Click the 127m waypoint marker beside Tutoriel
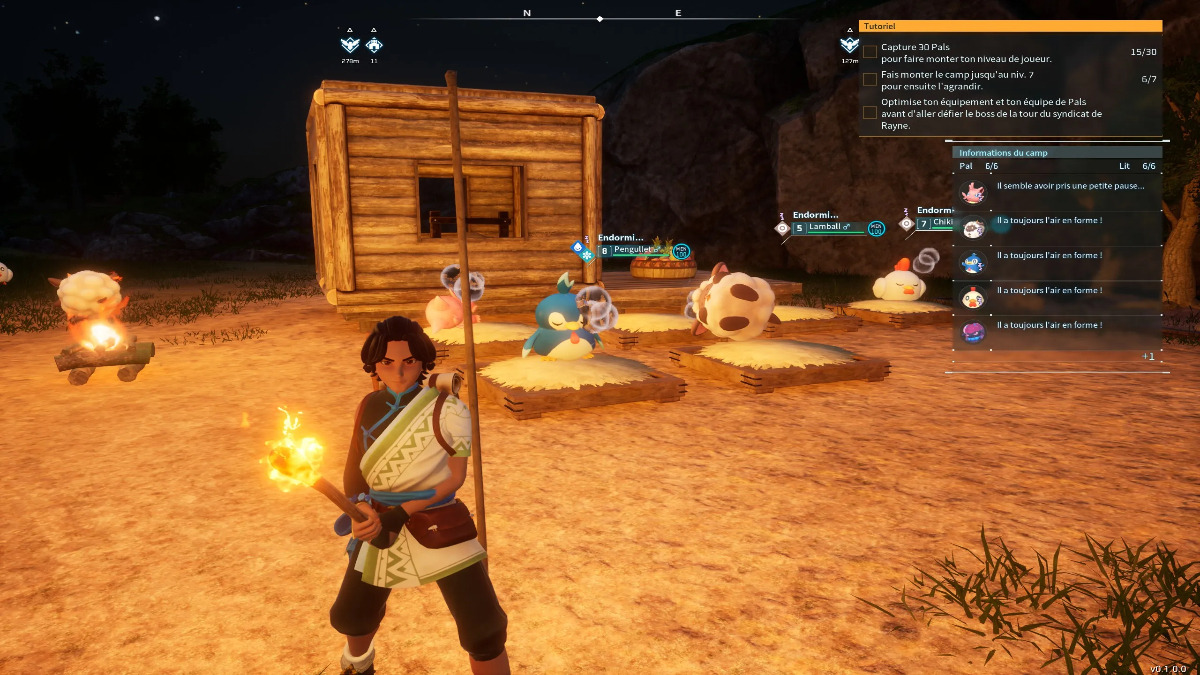Screen dimensions: 1200x675 coord(849,45)
